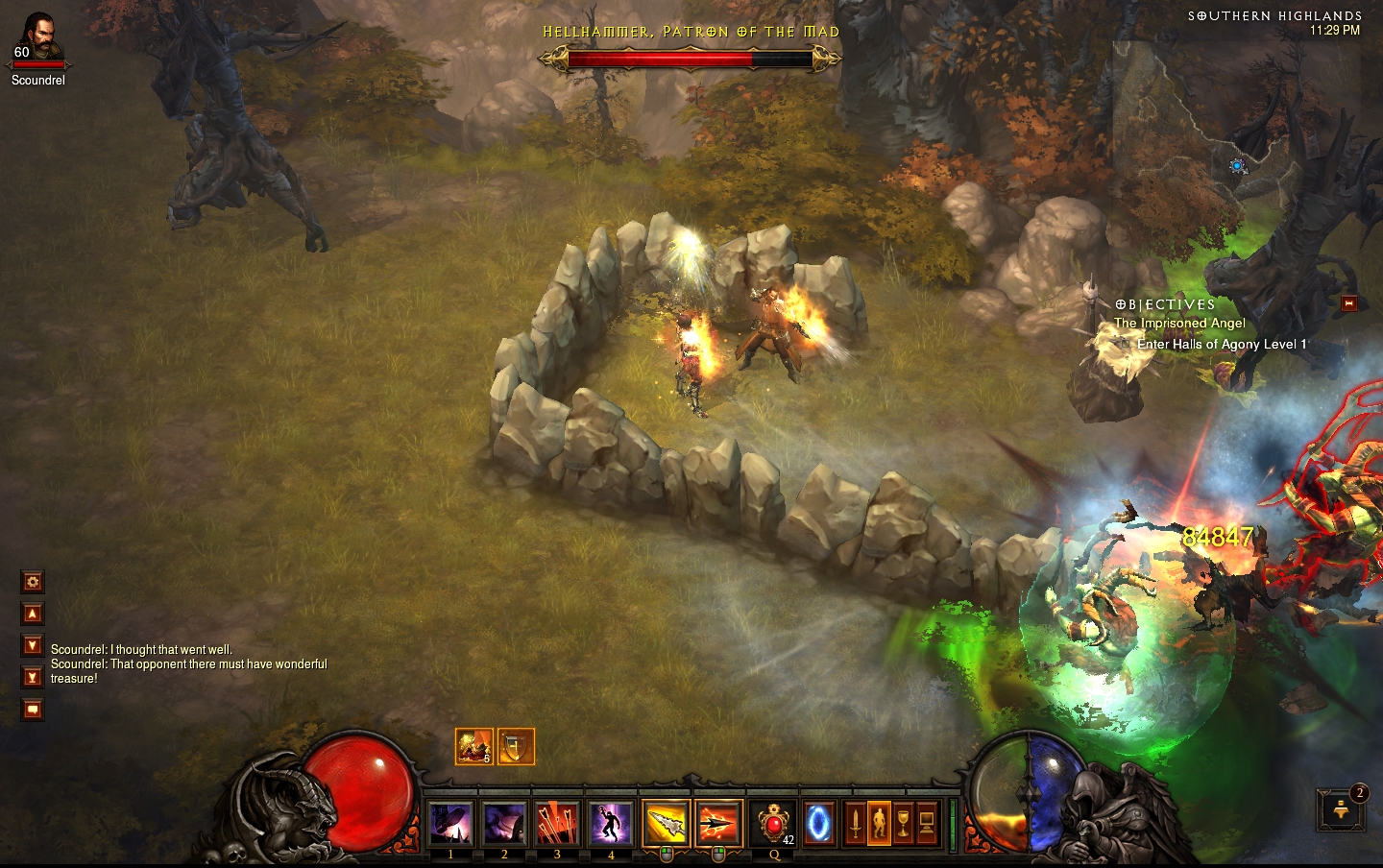Screen dimensions: 1383x868
Task: Use the hooded shadow skill in slot 2
Action: [x=504, y=823]
